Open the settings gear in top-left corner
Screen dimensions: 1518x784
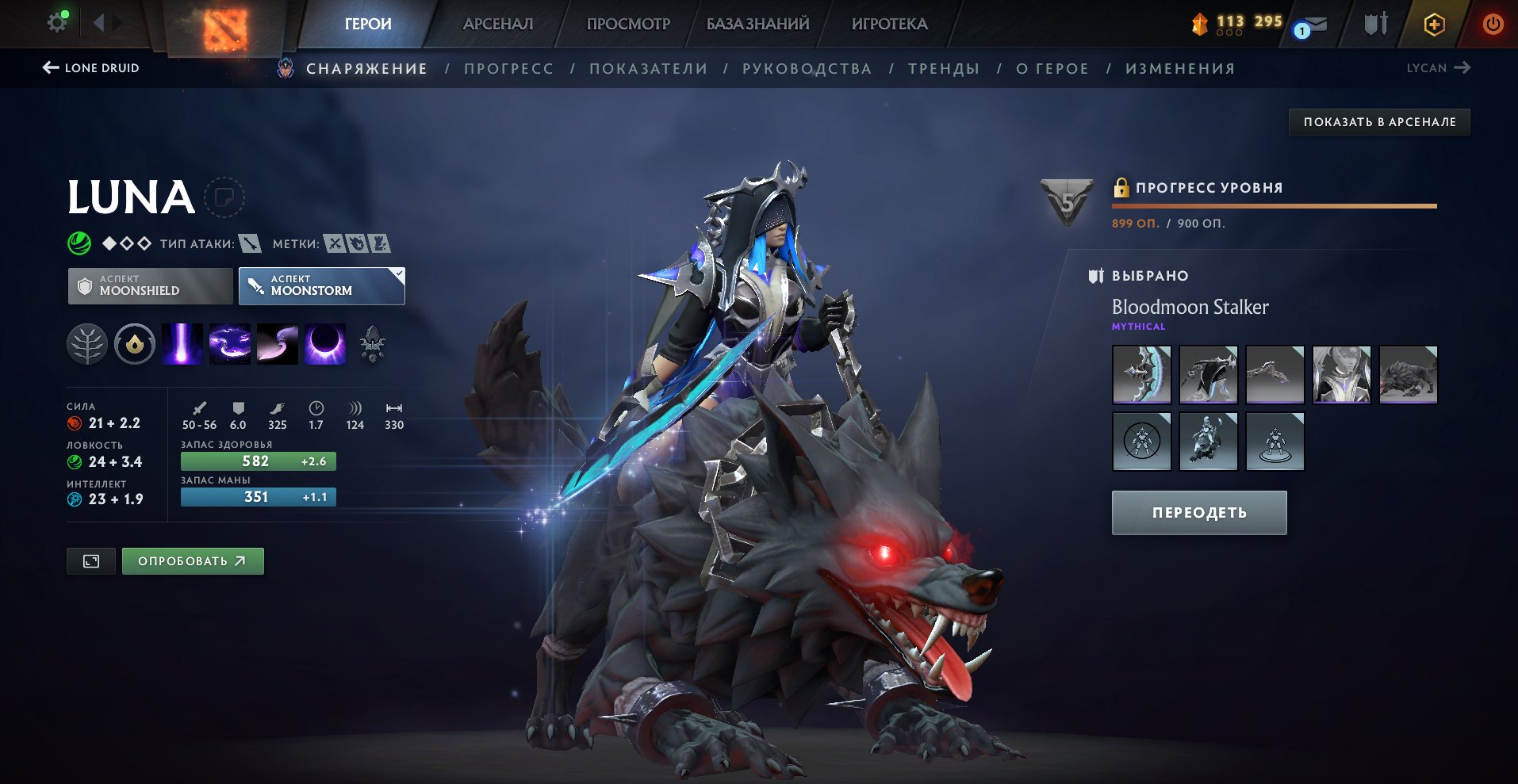[55, 21]
